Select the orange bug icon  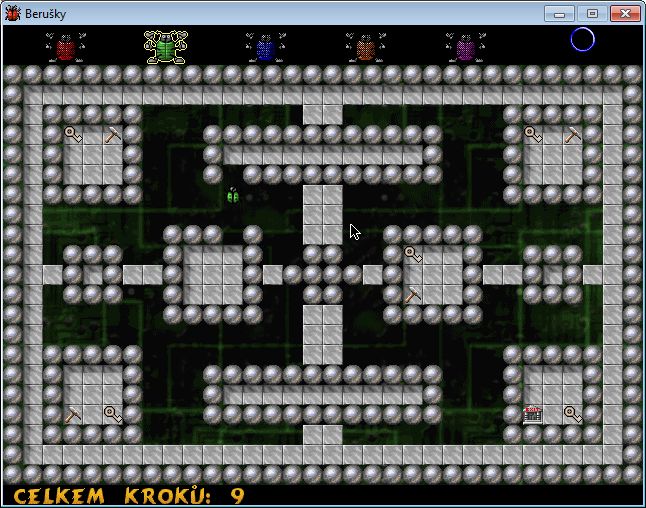click(365, 47)
